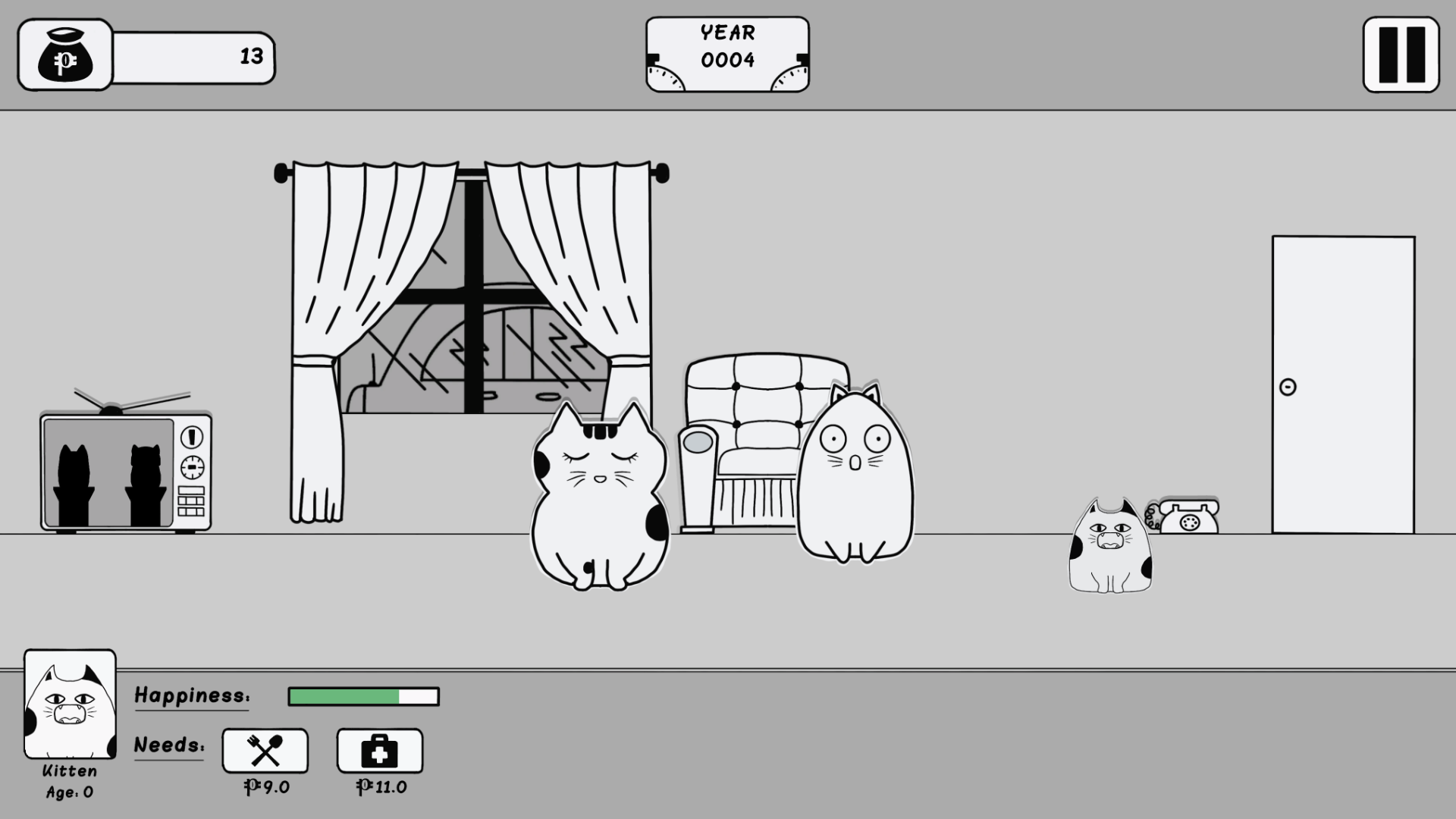Click the Needs label under Happiness
Screen dimensions: 1456x819
point(168,745)
